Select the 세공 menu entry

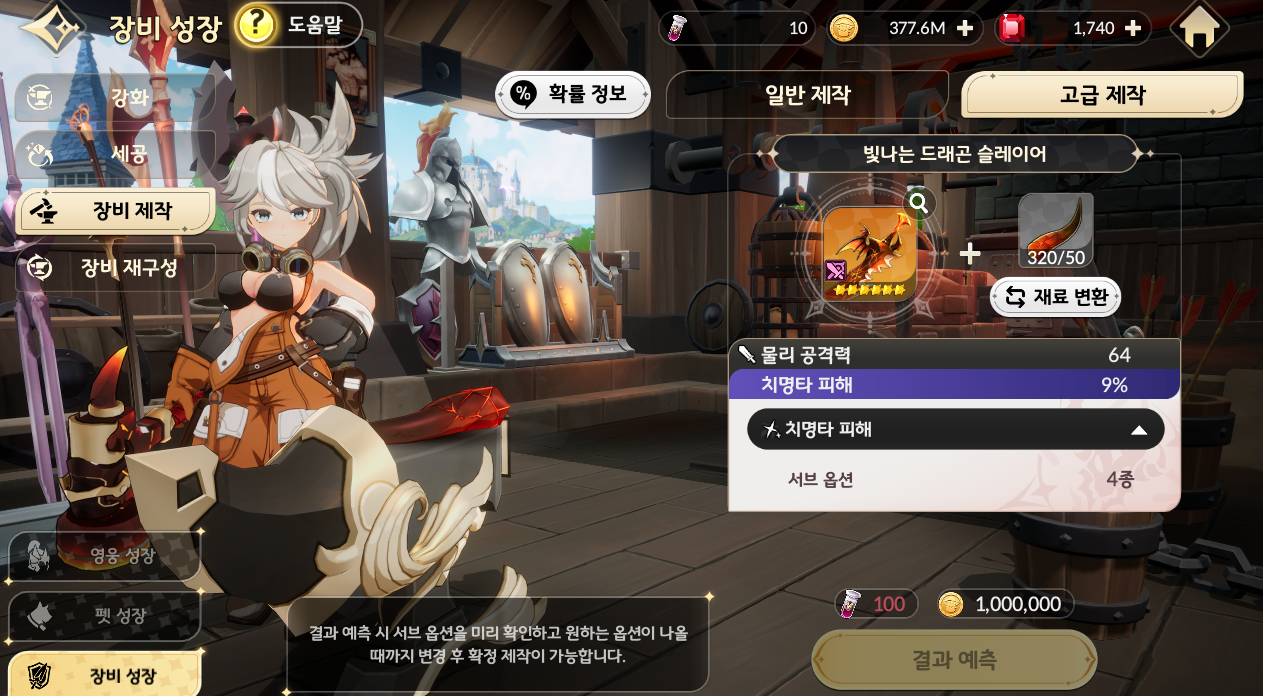point(115,154)
